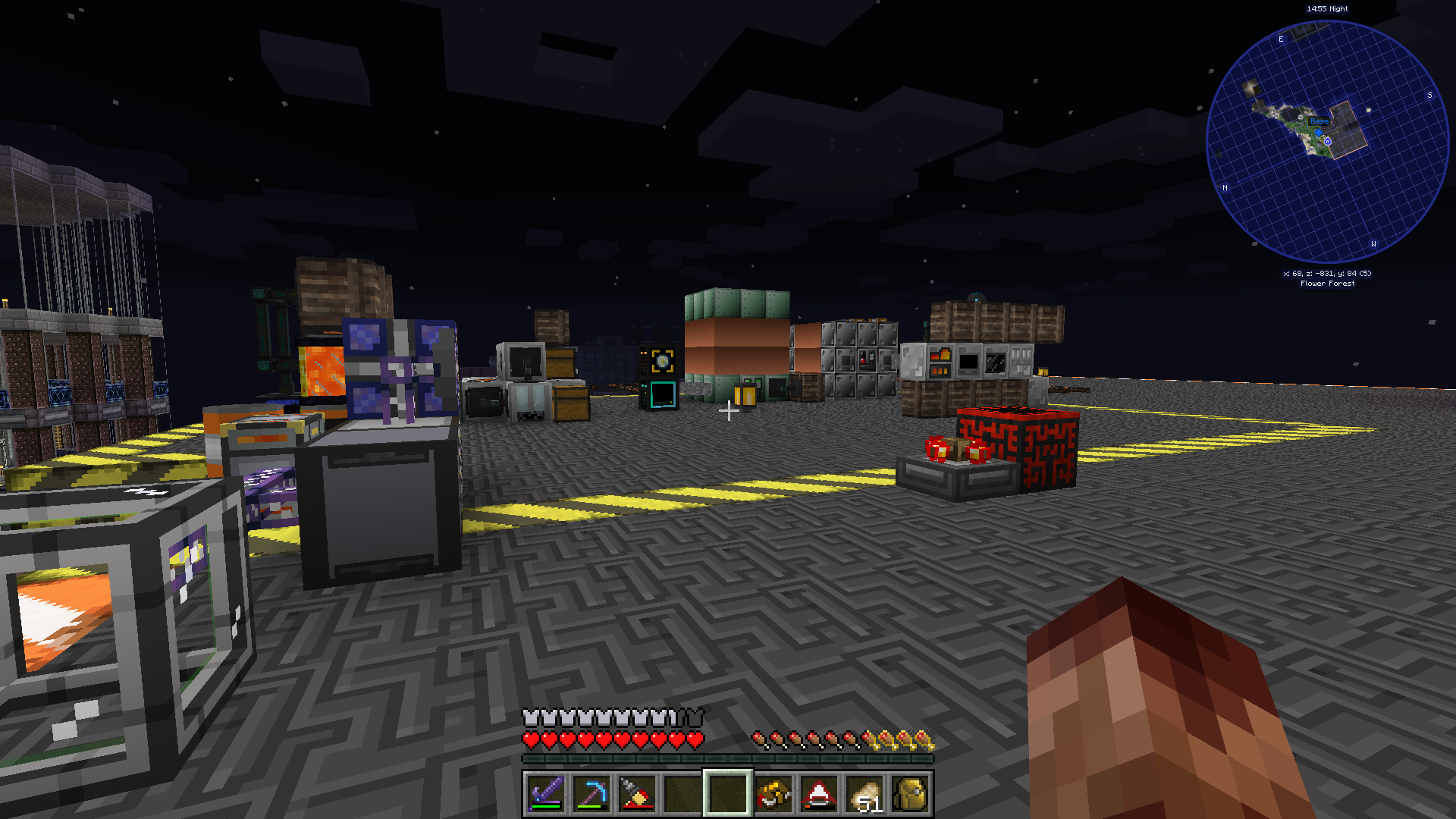Click the circular minimap
Viewport: 1456px width, 819px height.
click(x=1327, y=143)
